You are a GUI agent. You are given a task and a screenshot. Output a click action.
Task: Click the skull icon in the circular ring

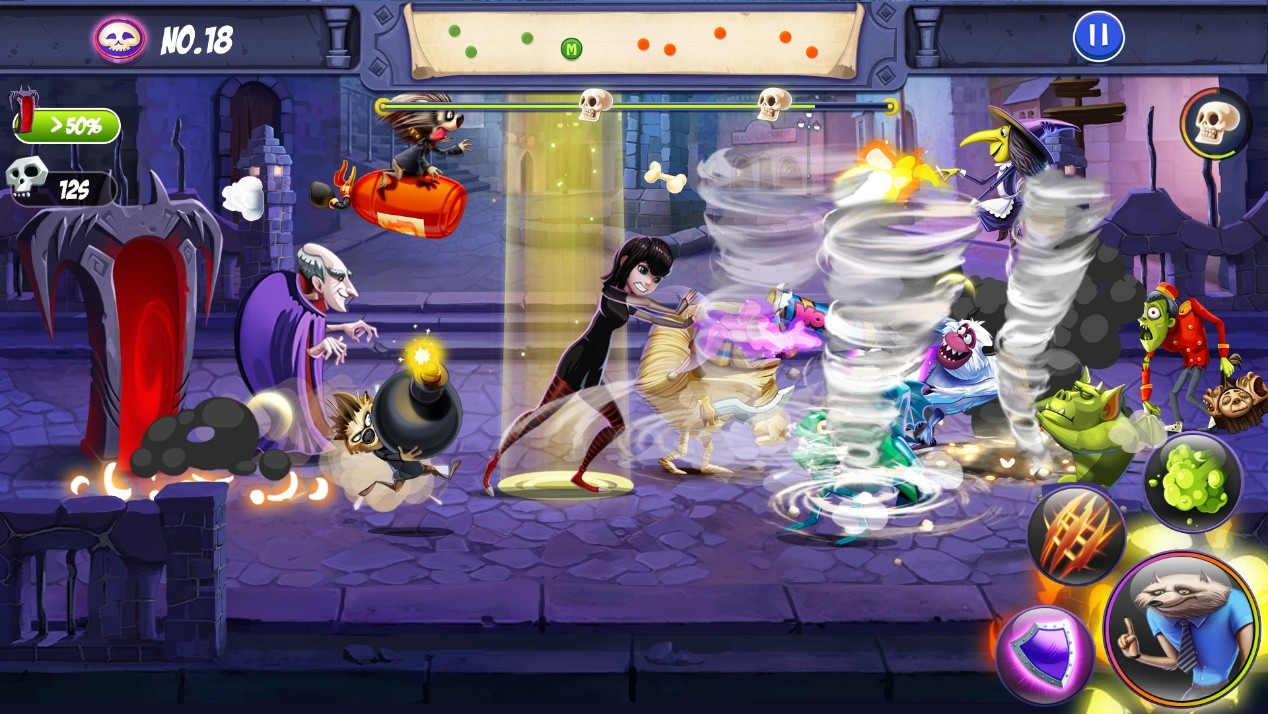[1216, 124]
